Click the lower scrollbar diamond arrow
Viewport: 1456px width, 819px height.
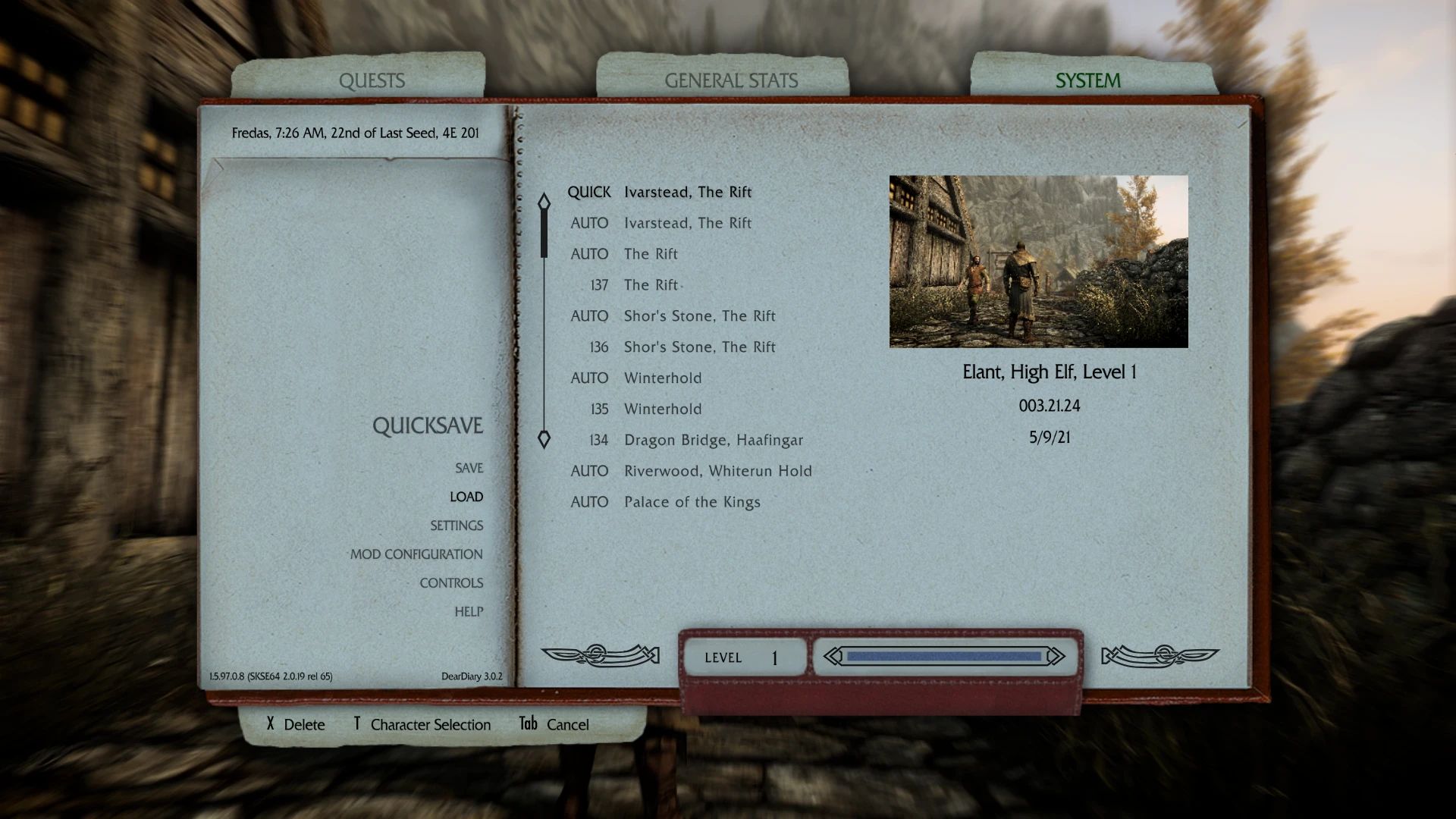[x=544, y=438]
